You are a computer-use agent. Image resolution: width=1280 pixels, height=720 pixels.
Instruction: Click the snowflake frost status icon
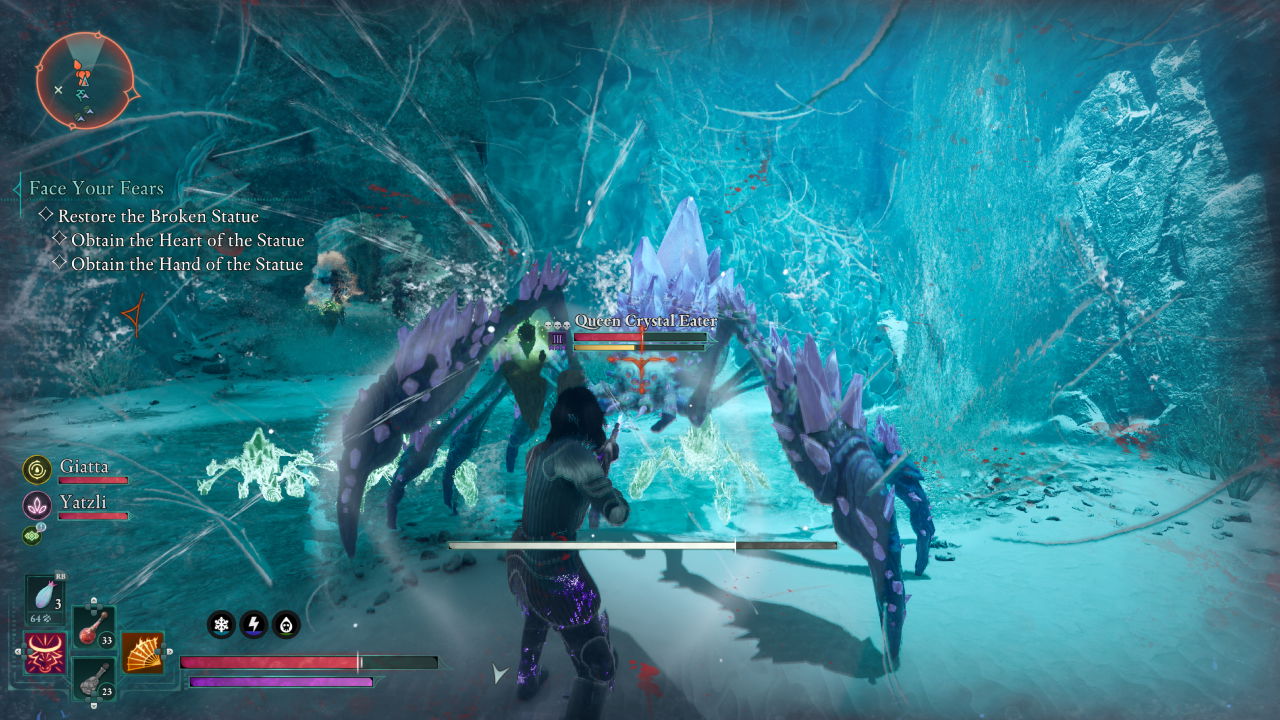(221, 625)
